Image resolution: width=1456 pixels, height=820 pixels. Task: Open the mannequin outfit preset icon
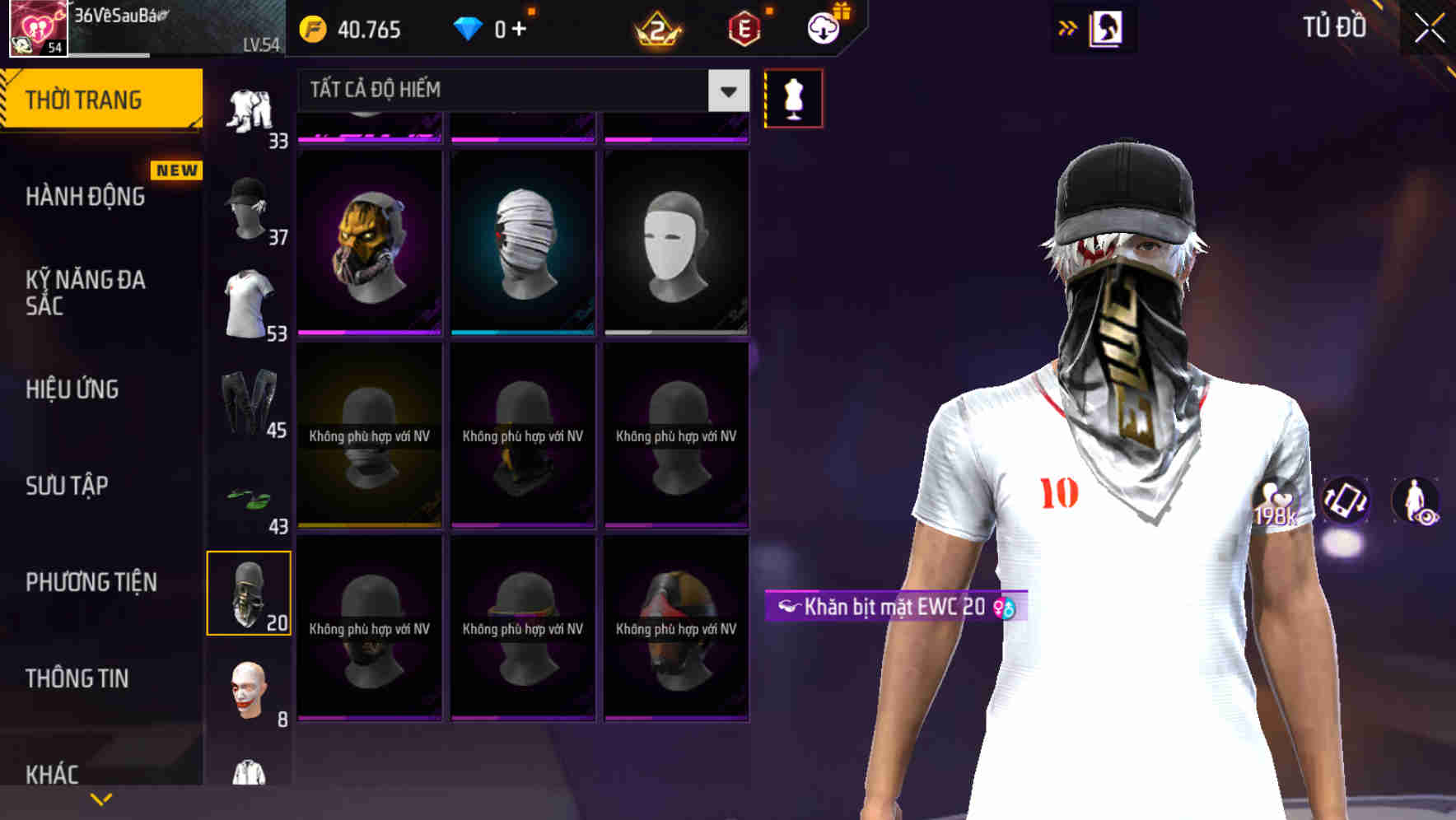[793, 97]
